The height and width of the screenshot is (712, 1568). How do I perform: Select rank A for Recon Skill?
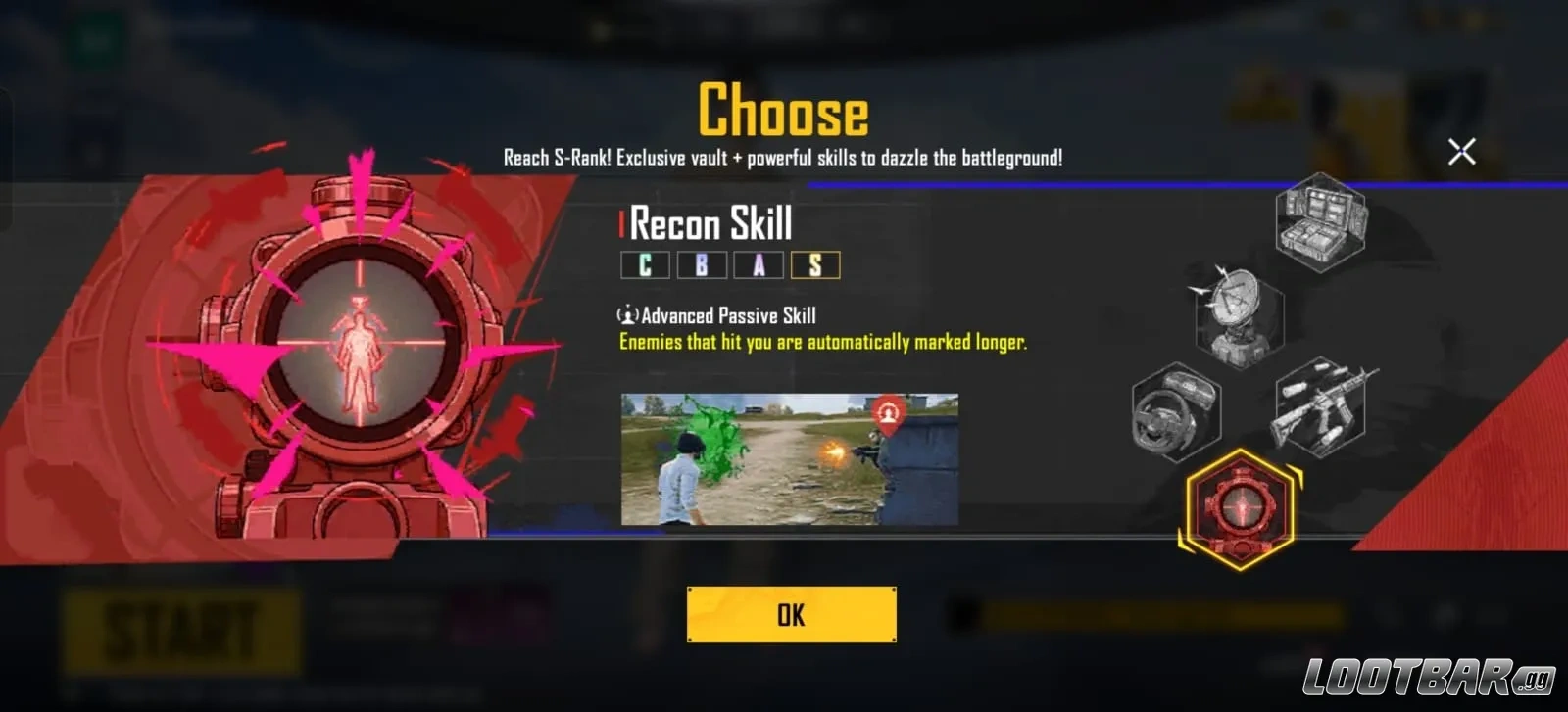(757, 265)
